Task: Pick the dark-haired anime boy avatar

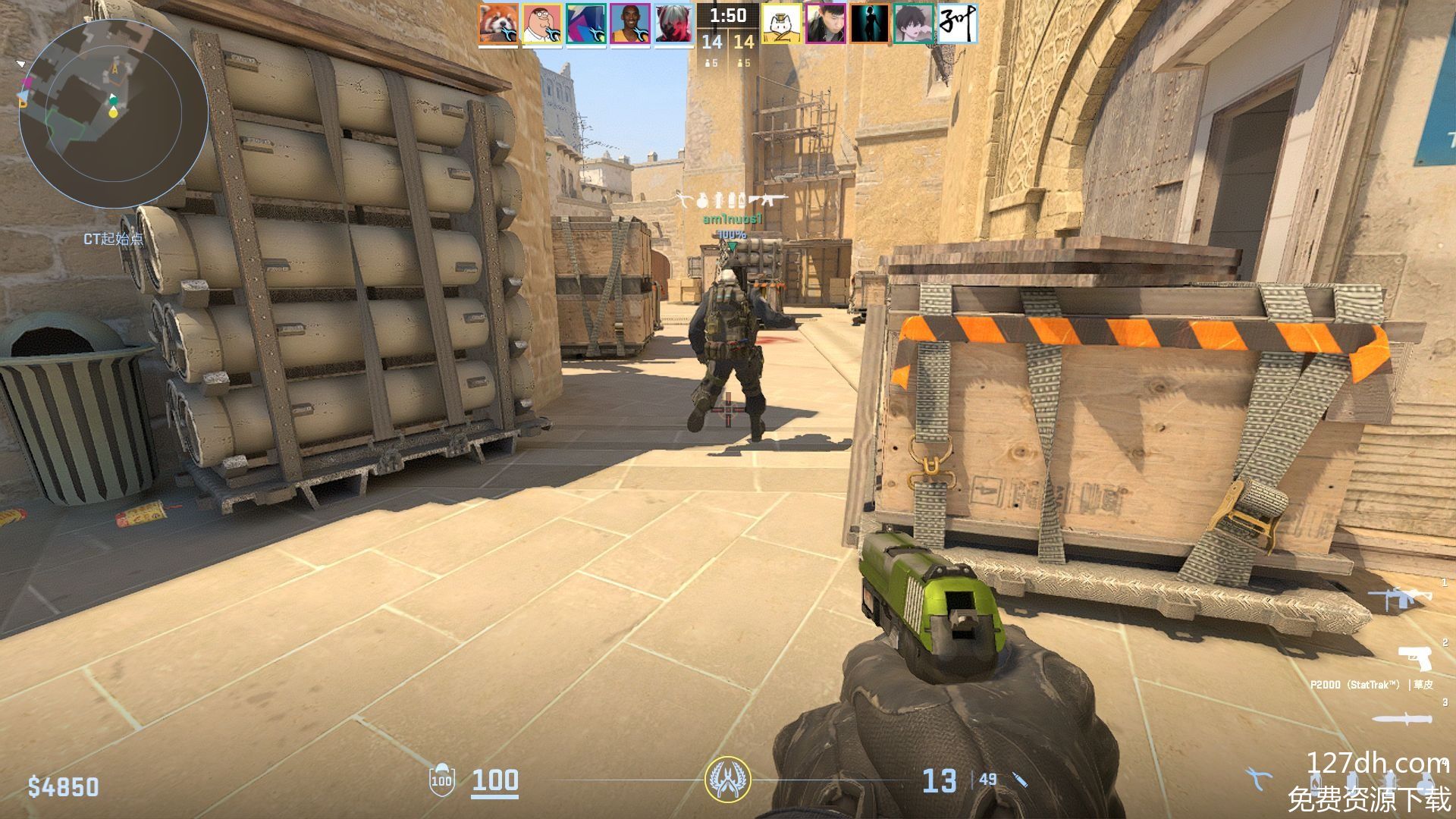Action: [913, 24]
